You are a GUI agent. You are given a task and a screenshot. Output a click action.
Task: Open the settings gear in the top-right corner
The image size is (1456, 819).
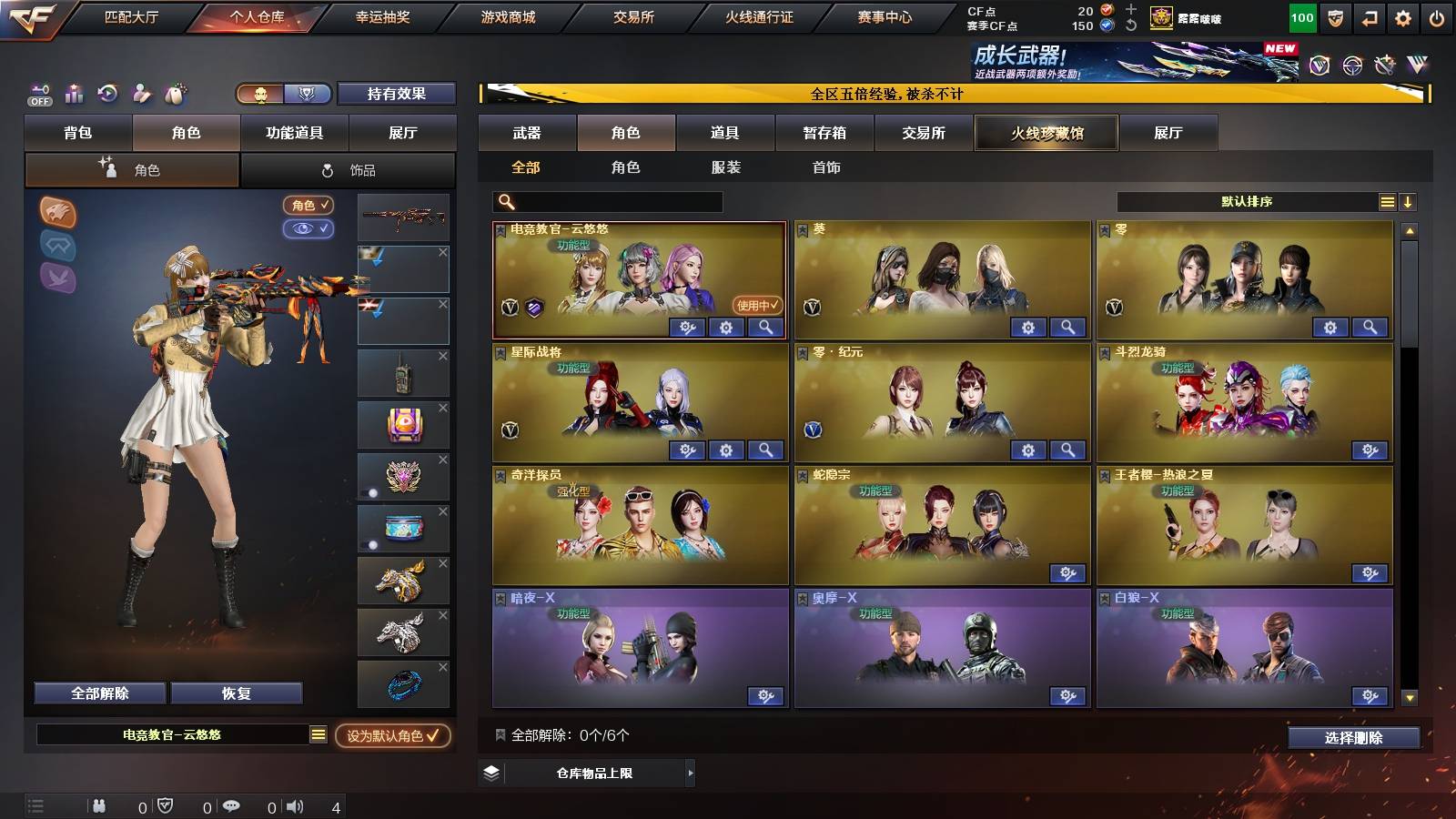(x=1402, y=15)
